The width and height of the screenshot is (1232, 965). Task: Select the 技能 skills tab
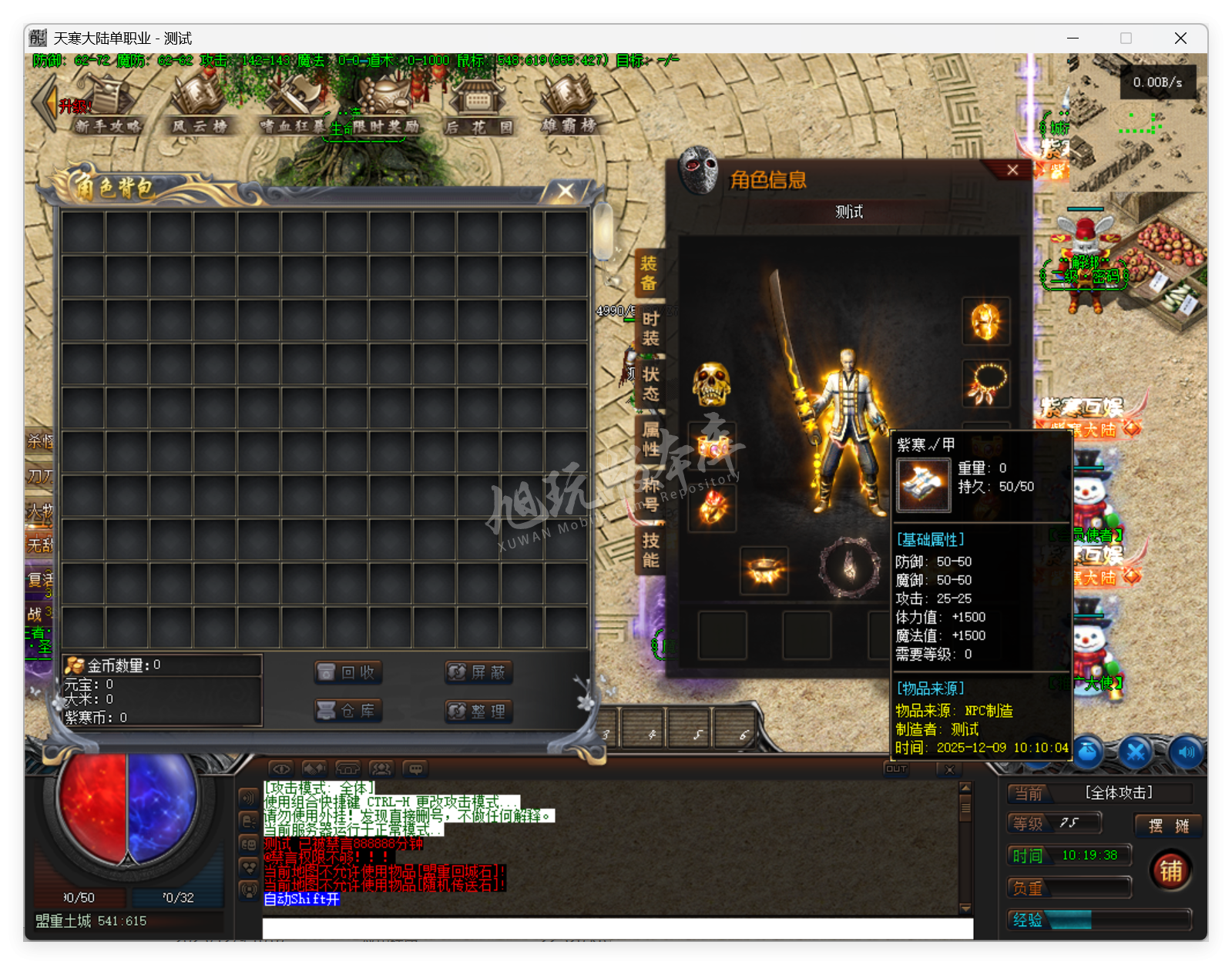650,550
